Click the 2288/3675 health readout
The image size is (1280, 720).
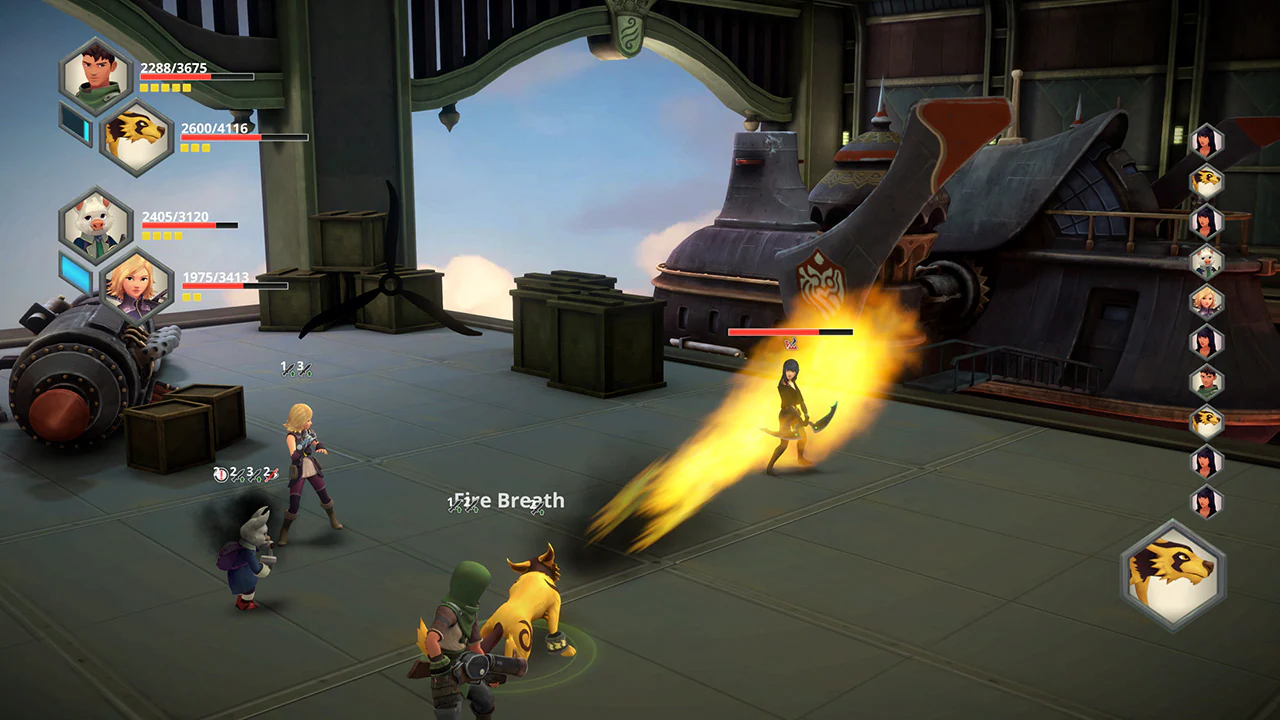pos(172,68)
